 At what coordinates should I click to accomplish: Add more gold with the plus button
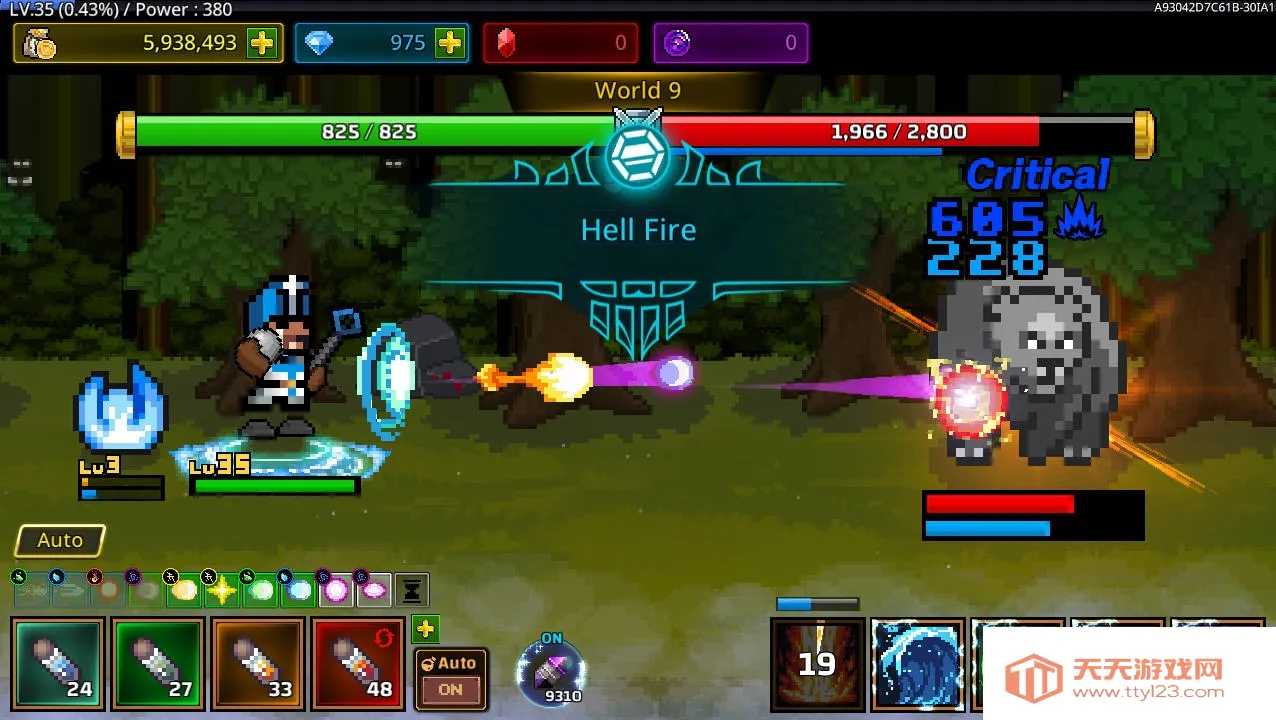262,43
